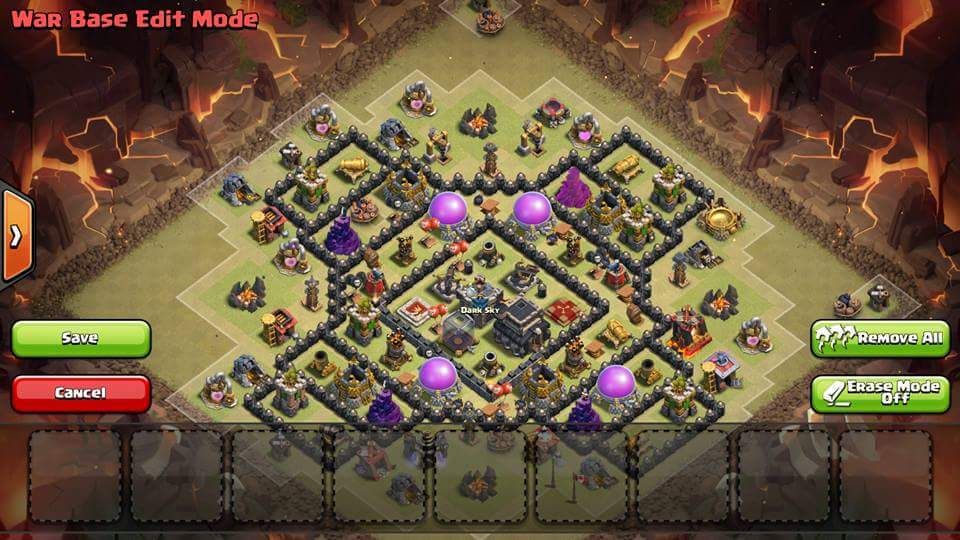
Task: Save the war base layout
Action: (x=80, y=338)
